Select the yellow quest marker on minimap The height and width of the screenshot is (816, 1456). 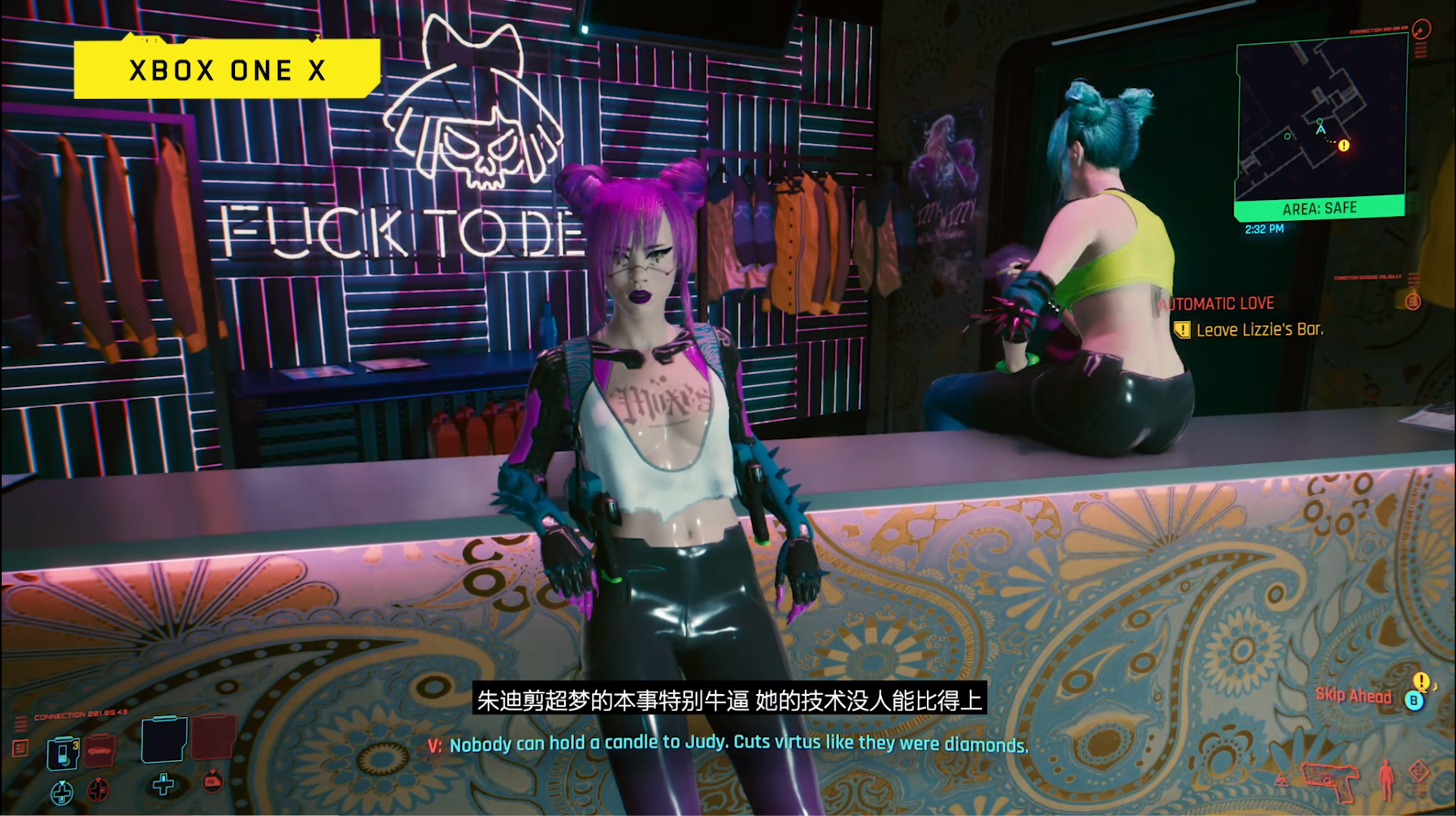1344,145
